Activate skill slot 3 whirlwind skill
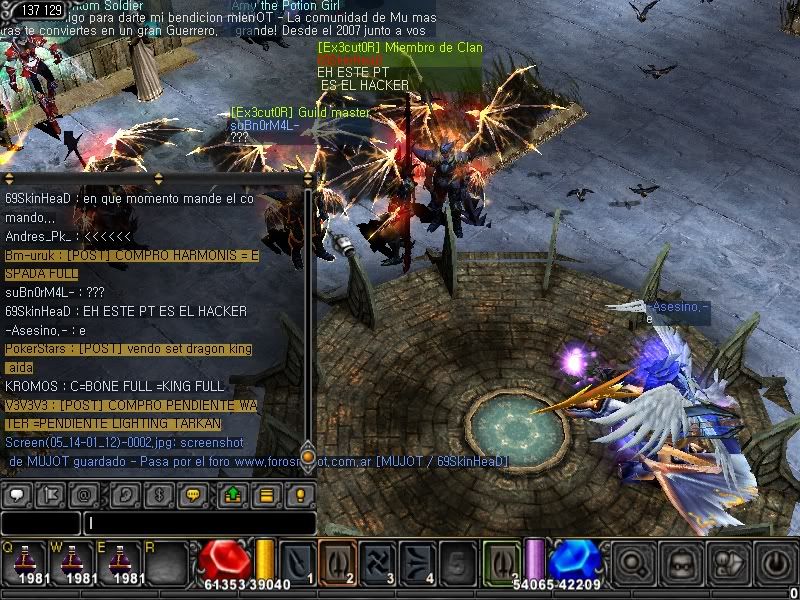 coord(376,561)
